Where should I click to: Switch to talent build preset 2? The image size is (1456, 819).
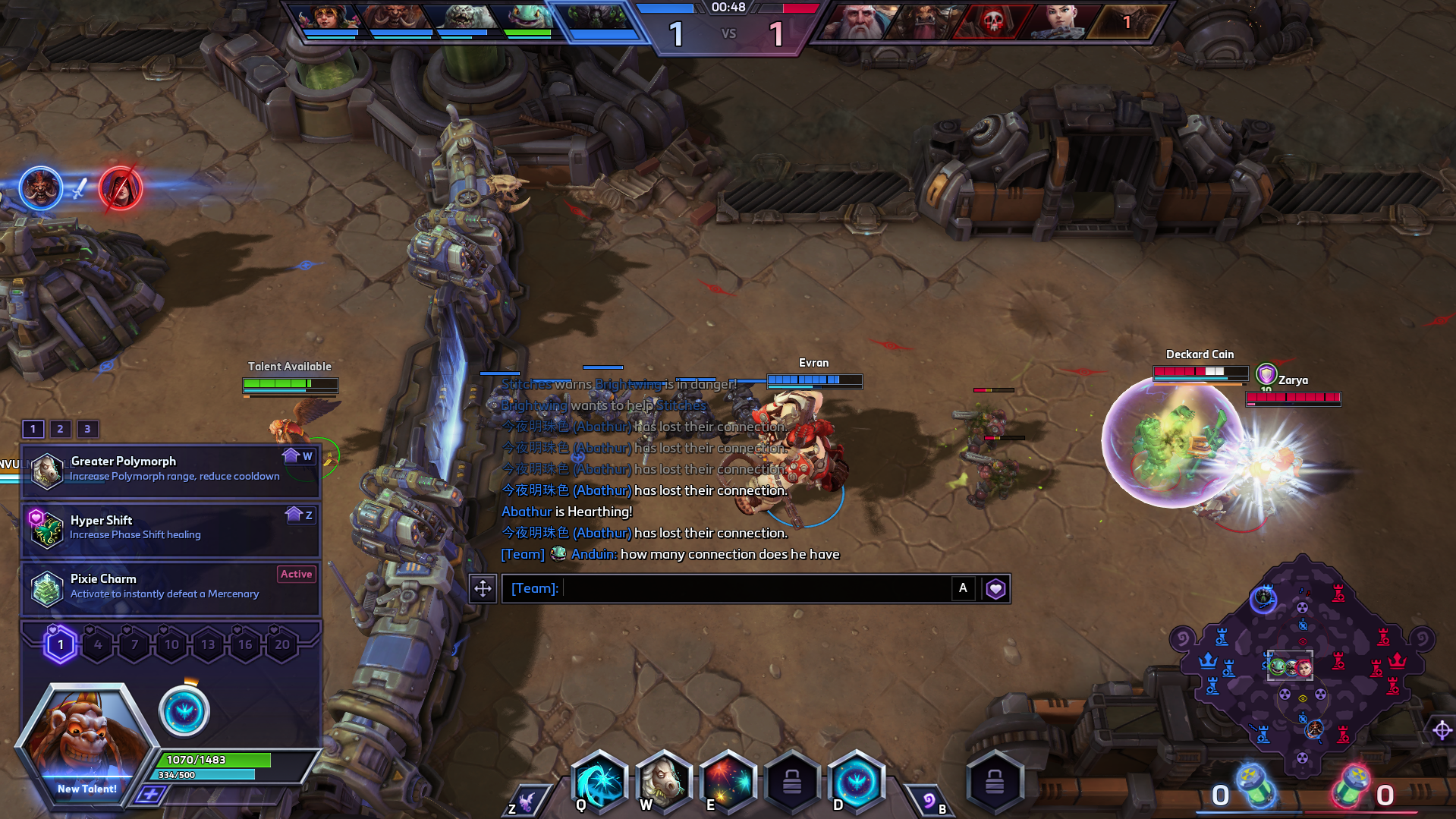(60, 429)
